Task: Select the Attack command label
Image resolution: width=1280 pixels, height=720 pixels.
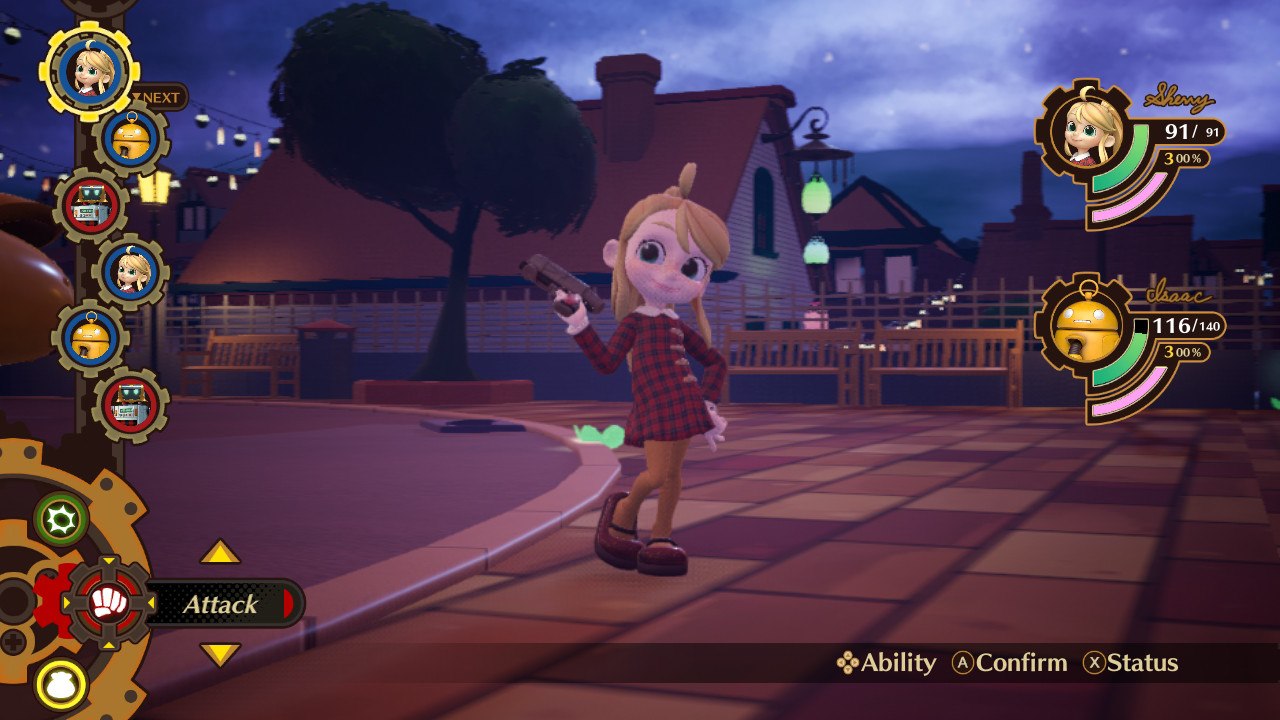Action: [x=221, y=604]
